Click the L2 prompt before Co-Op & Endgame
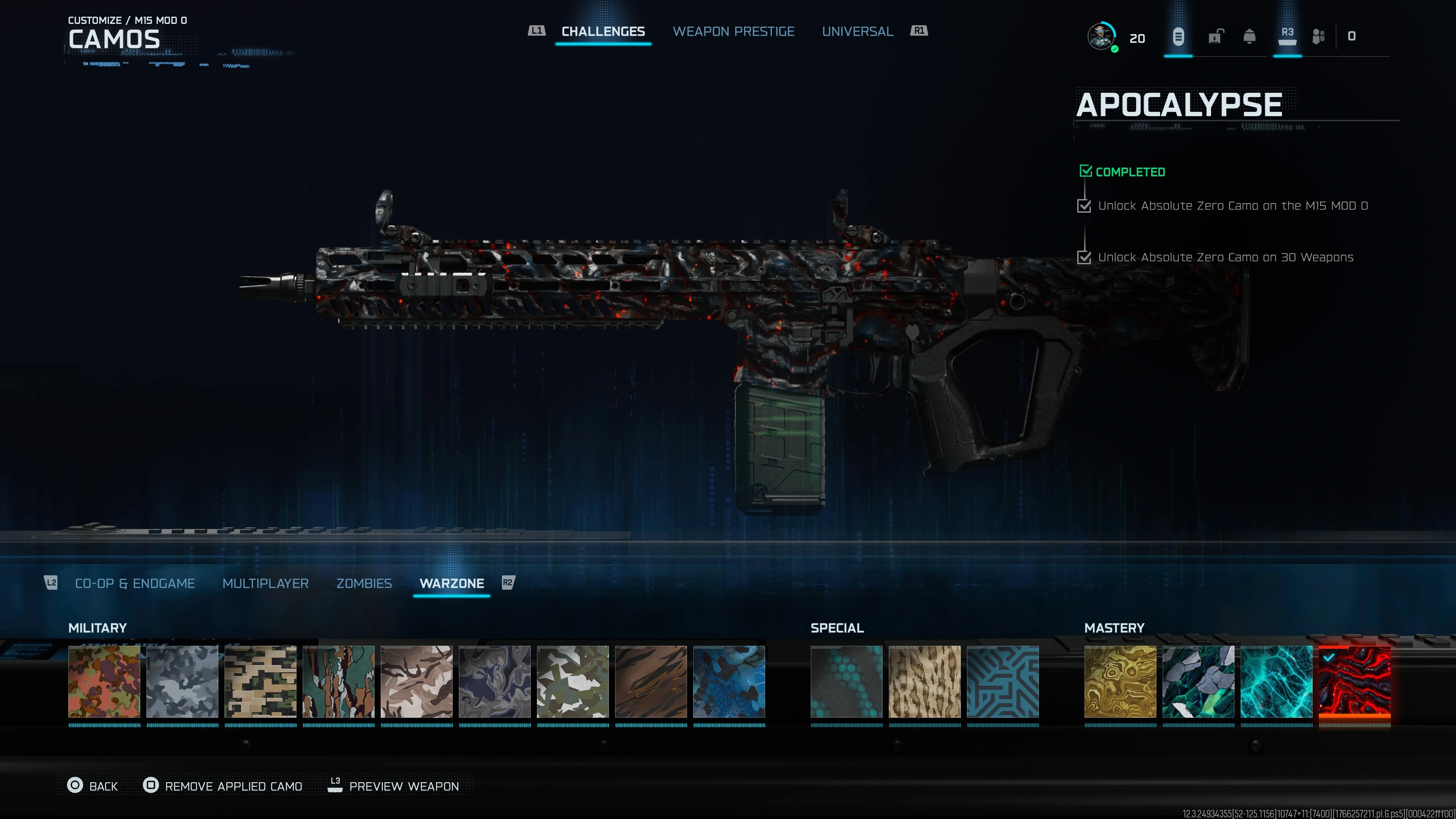The height and width of the screenshot is (819, 1456). 51,583
